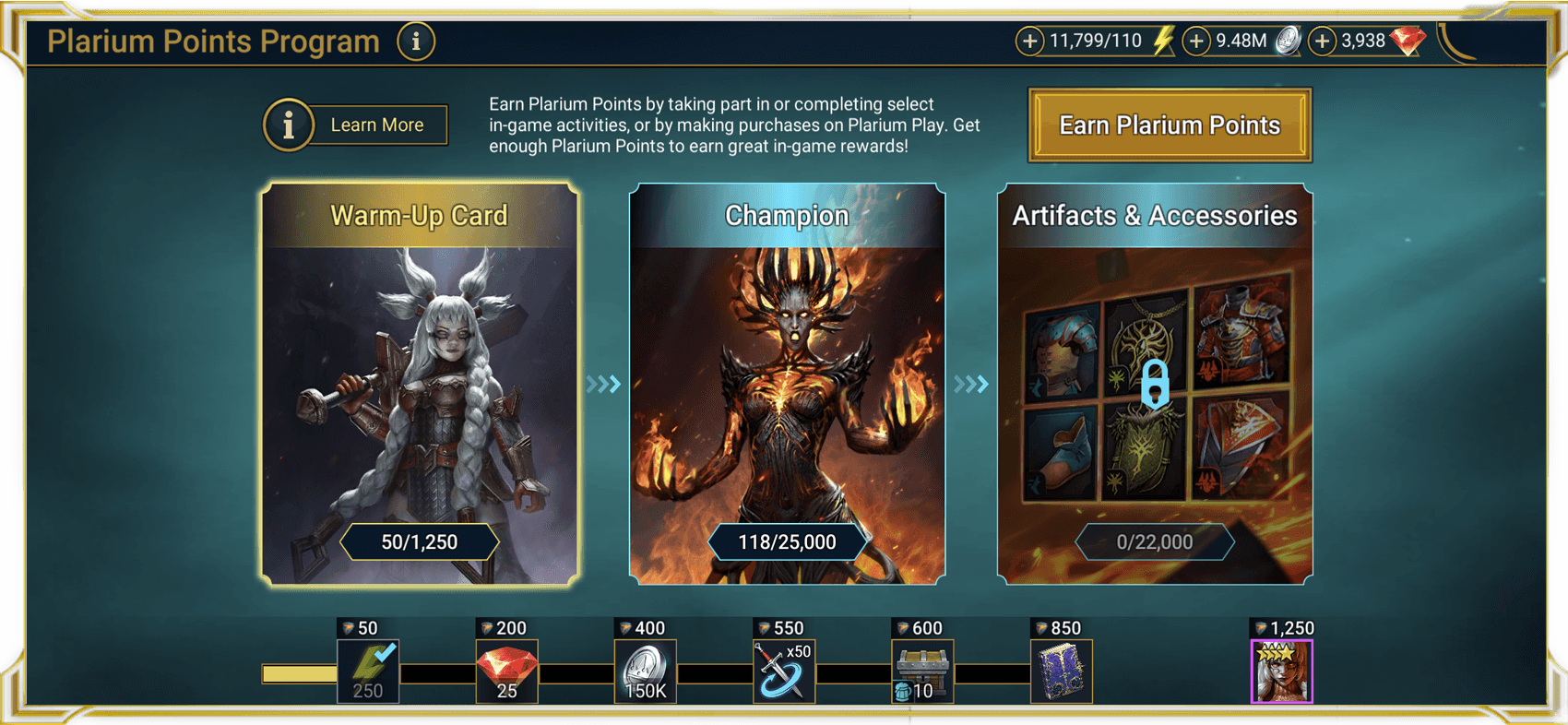This screenshot has width=1568, height=725.
Task: Click the energy lightning bolt icon
Action: 1160,41
